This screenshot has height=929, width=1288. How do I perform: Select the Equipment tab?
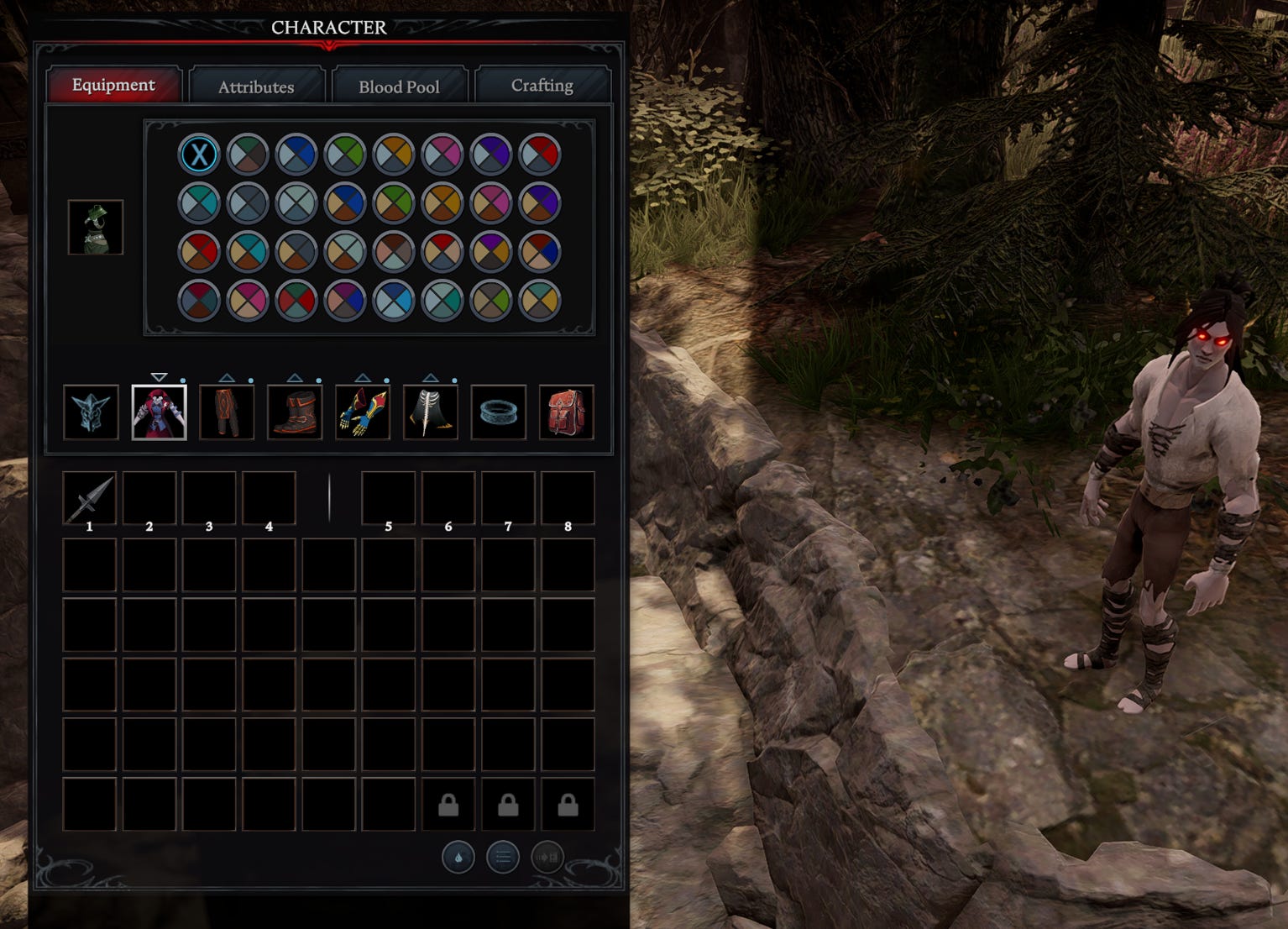[x=113, y=85]
